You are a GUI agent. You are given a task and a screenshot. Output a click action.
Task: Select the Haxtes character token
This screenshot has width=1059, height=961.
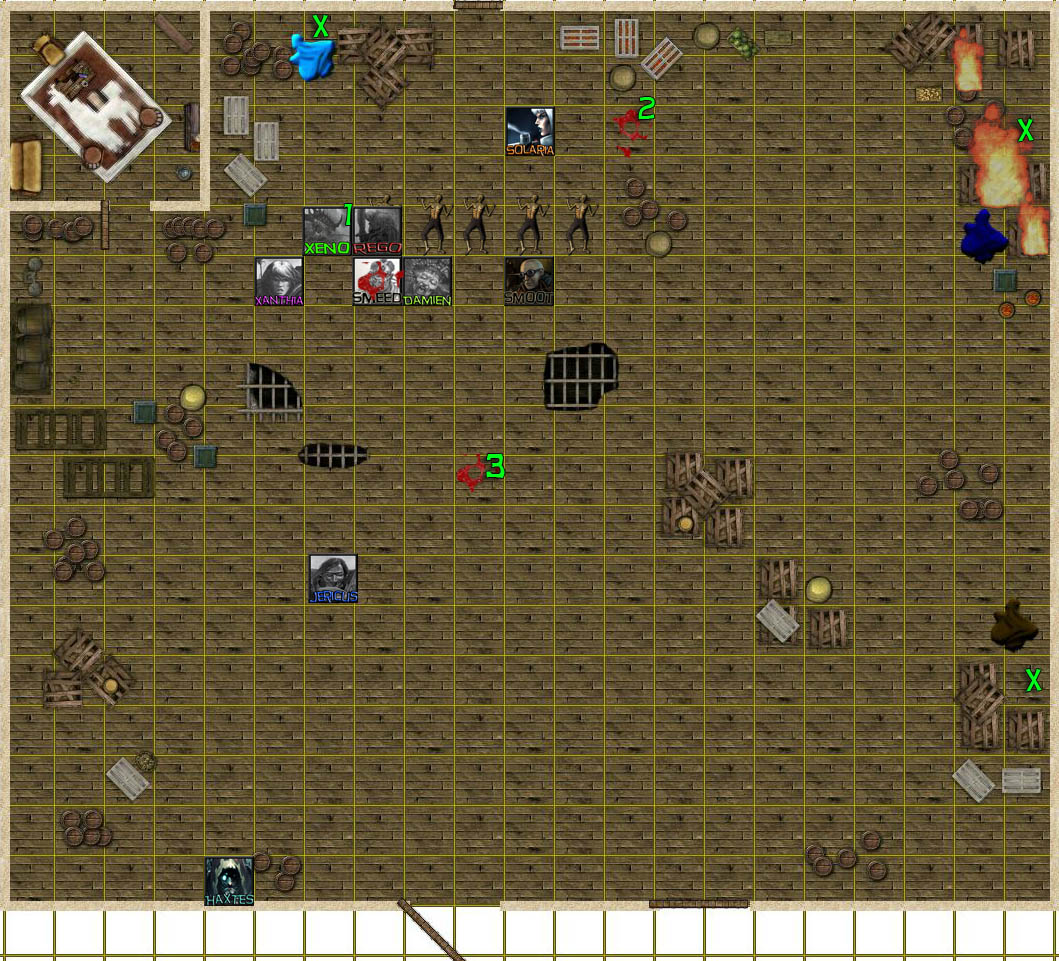[x=229, y=881]
